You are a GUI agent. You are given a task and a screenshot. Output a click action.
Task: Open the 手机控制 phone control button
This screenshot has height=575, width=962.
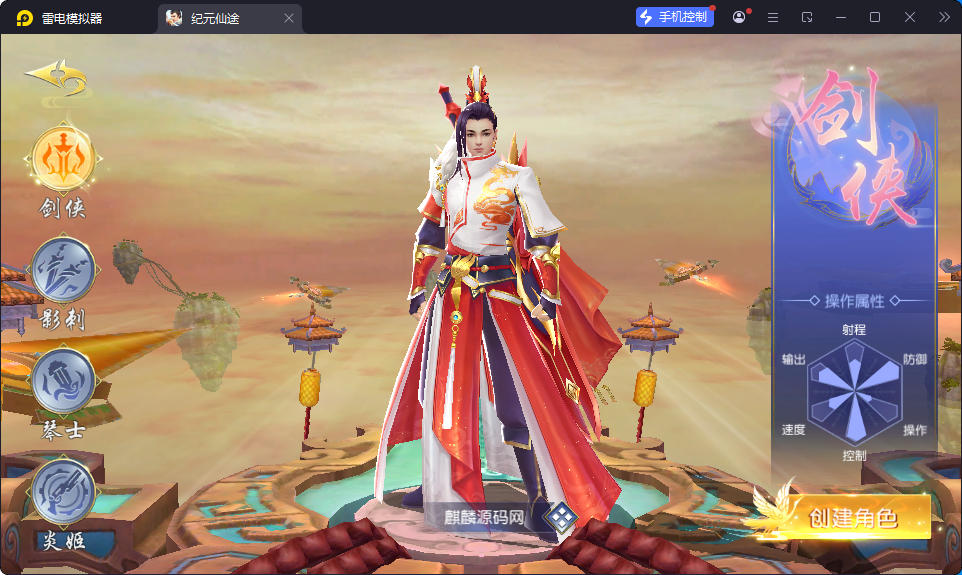(x=675, y=17)
